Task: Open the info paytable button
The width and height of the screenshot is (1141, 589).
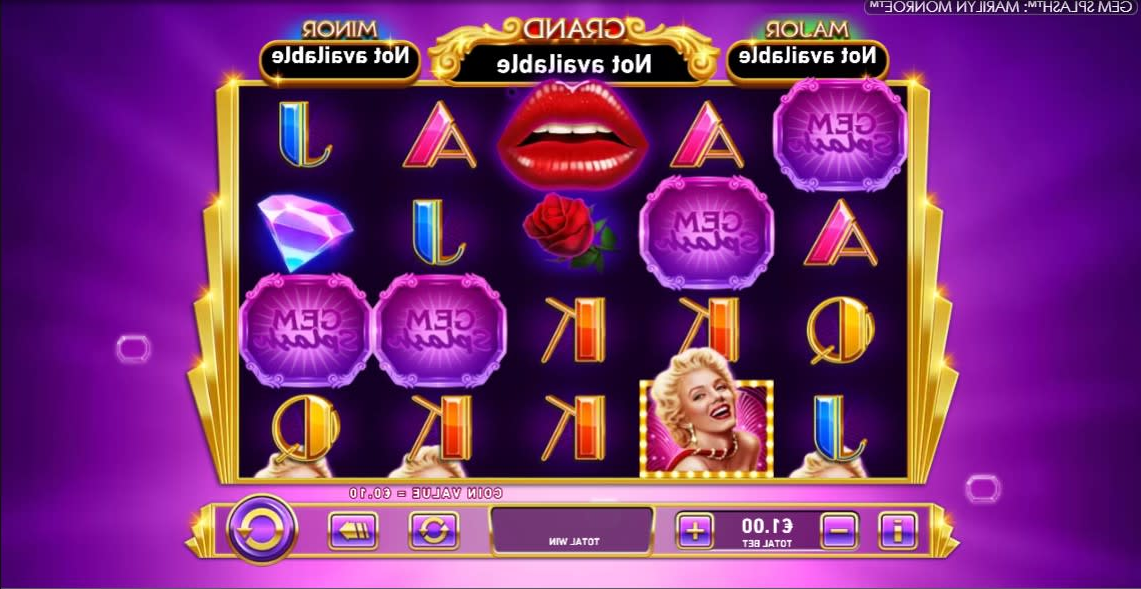Action: coord(898,530)
